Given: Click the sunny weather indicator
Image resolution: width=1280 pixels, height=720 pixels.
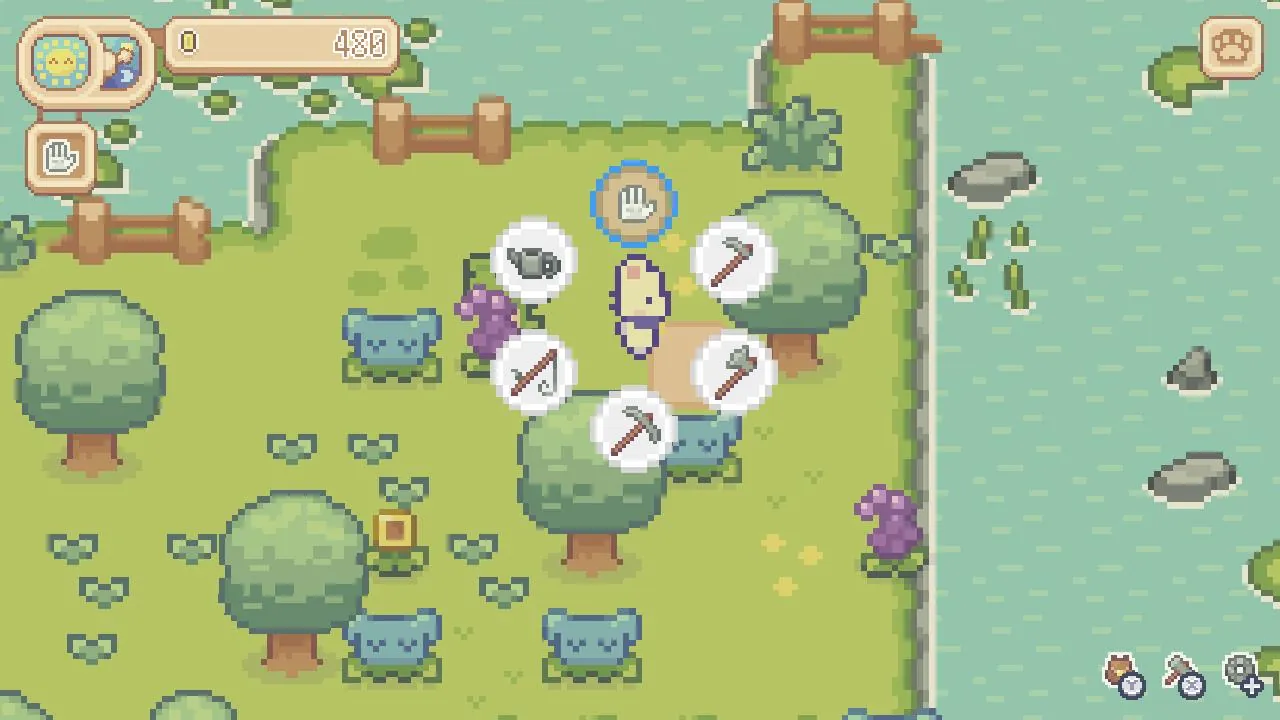Looking at the screenshot, I should point(60,62).
